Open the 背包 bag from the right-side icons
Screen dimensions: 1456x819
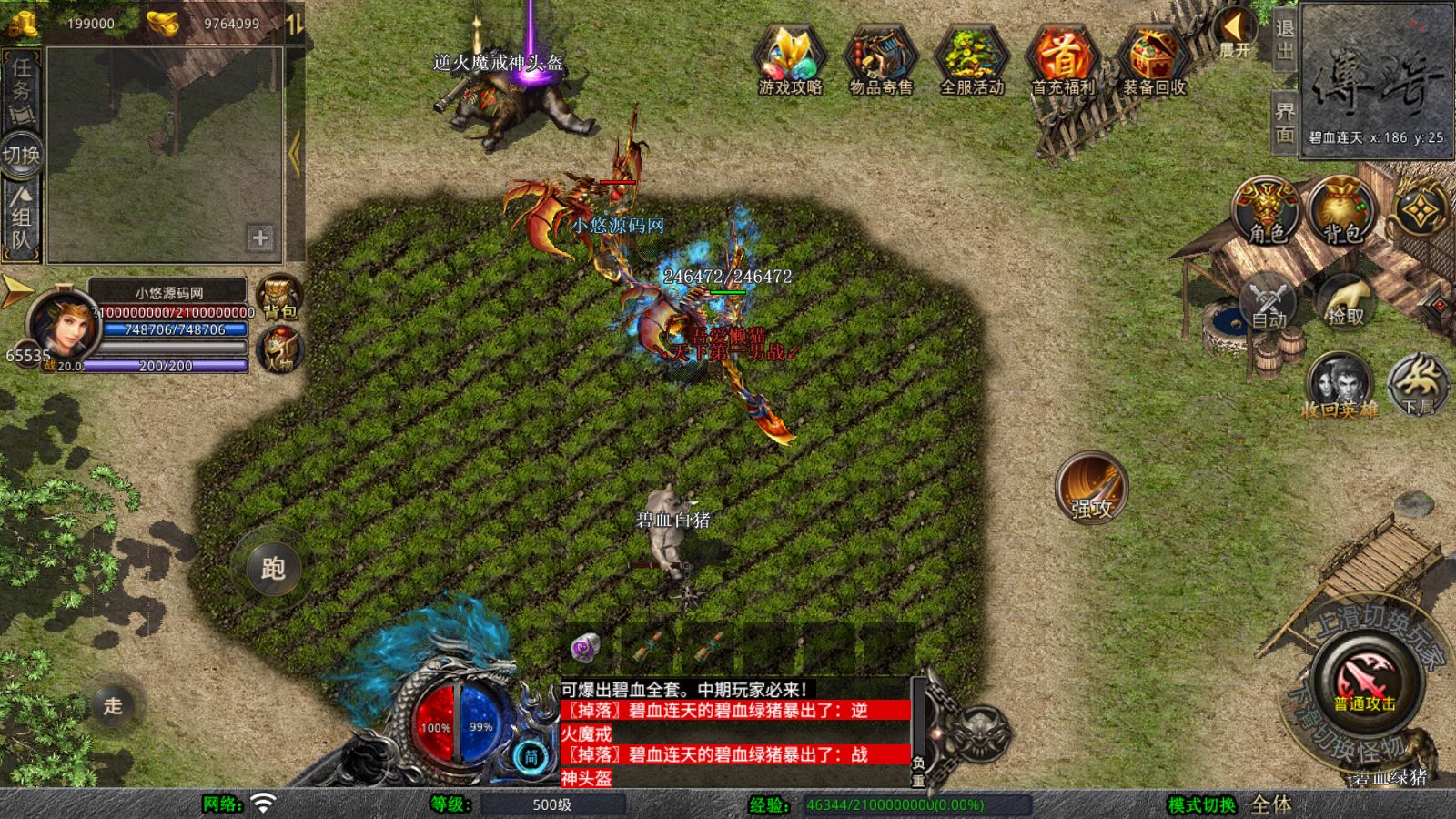tap(1342, 211)
